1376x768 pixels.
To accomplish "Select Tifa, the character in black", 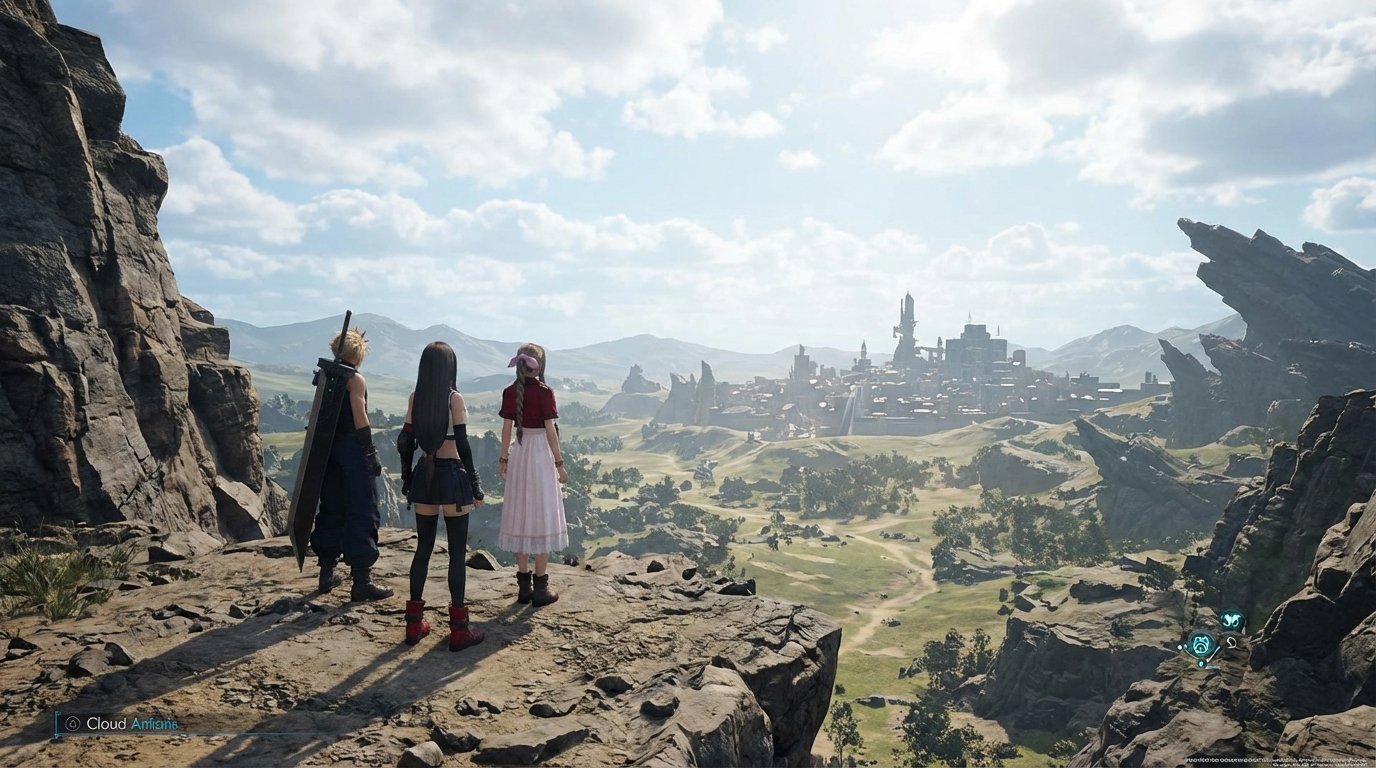I will coord(440,470).
